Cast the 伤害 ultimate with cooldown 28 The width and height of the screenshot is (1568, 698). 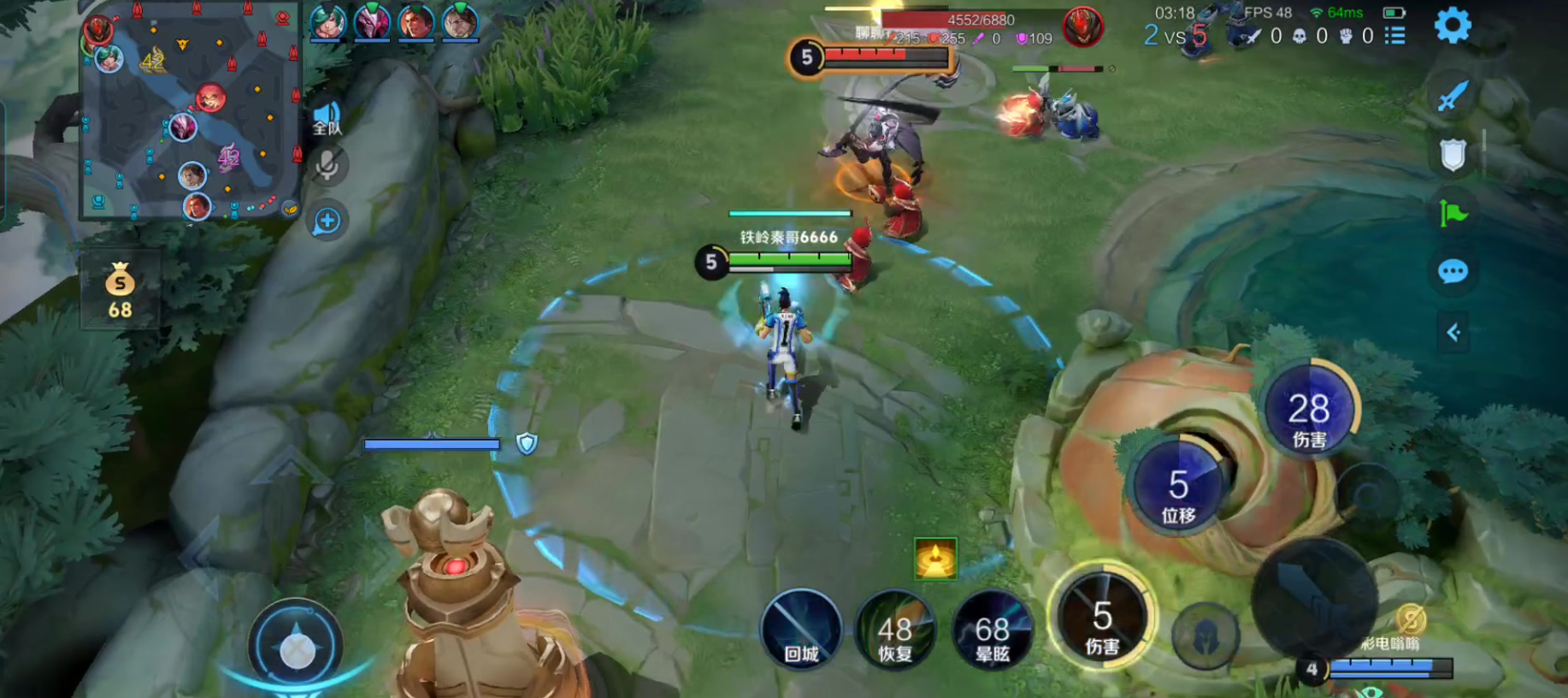coord(1308,409)
